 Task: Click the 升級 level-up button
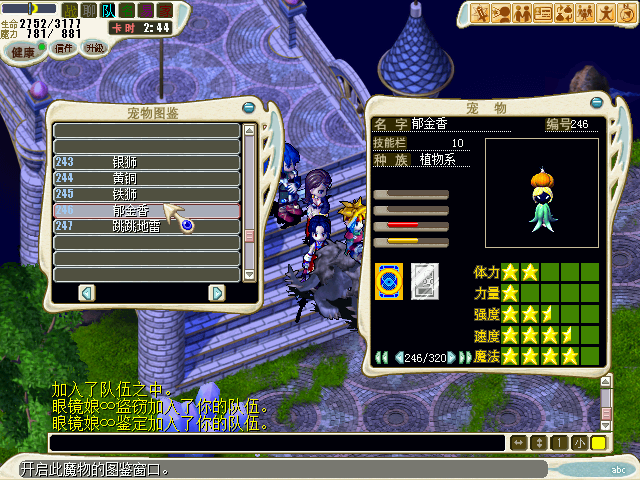pos(93,47)
